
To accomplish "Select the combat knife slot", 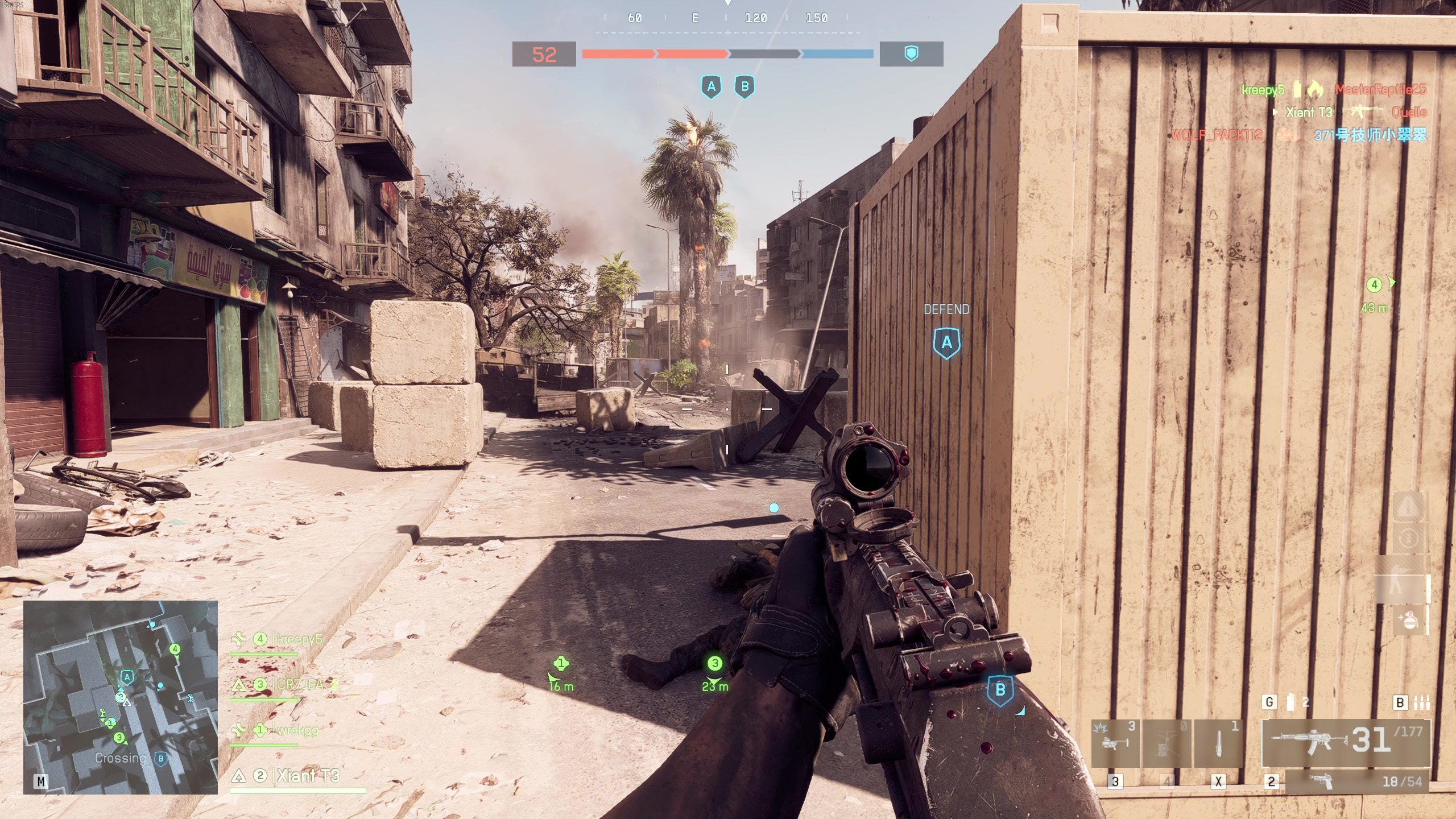I will click(x=1218, y=743).
